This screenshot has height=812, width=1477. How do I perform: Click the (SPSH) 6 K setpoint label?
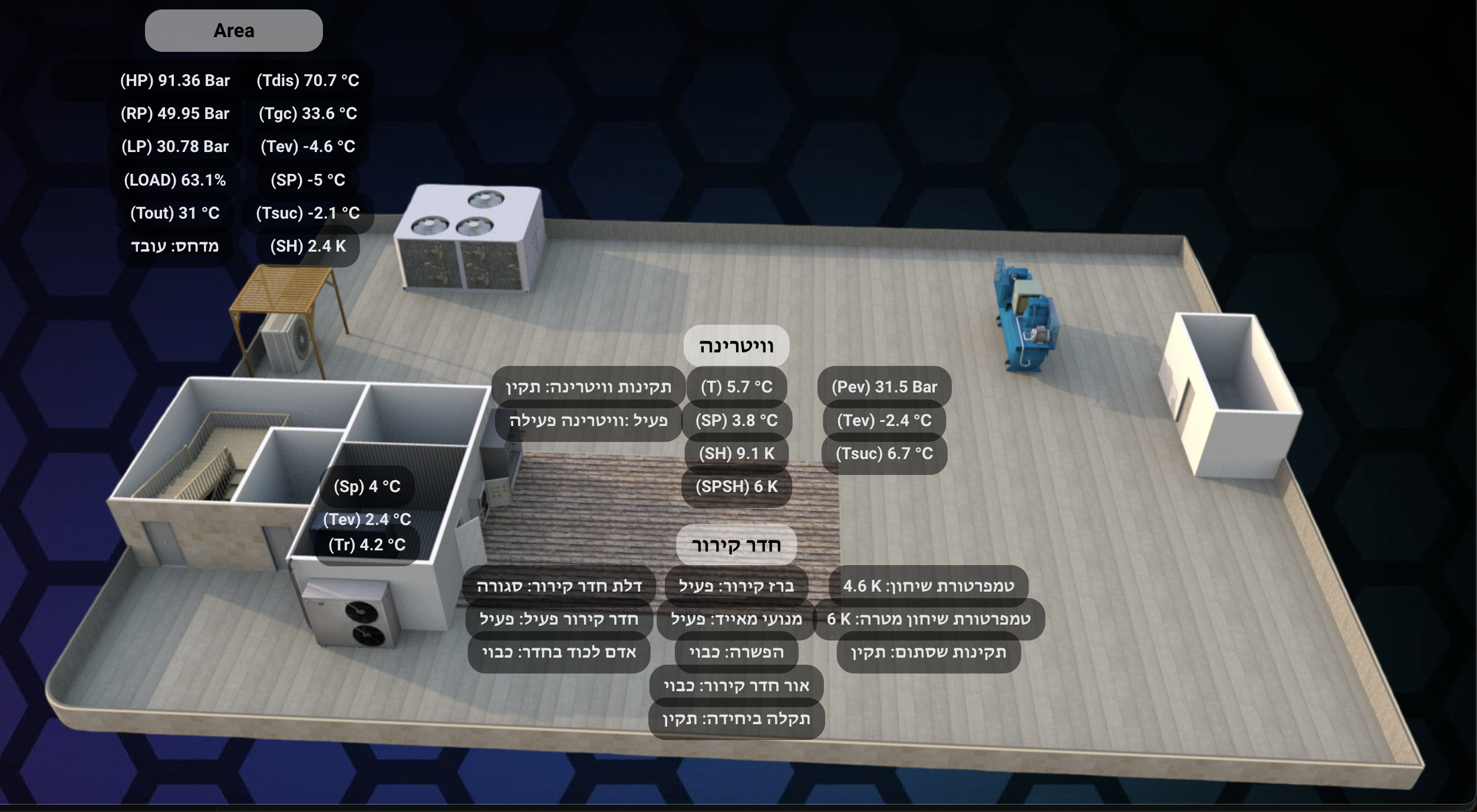(x=736, y=487)
